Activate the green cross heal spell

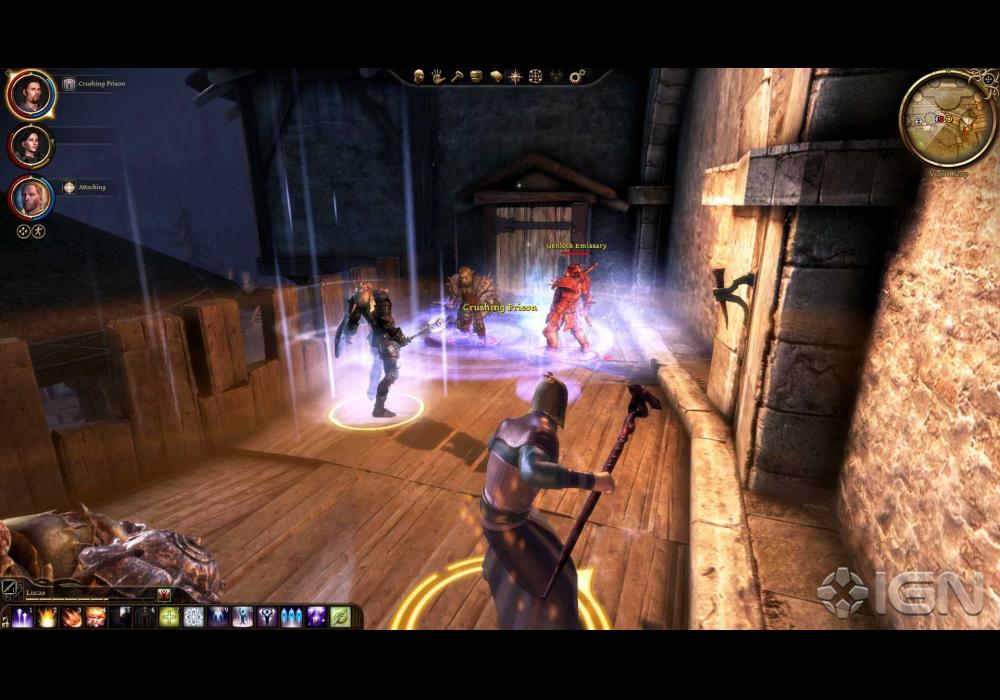(170, 617)
